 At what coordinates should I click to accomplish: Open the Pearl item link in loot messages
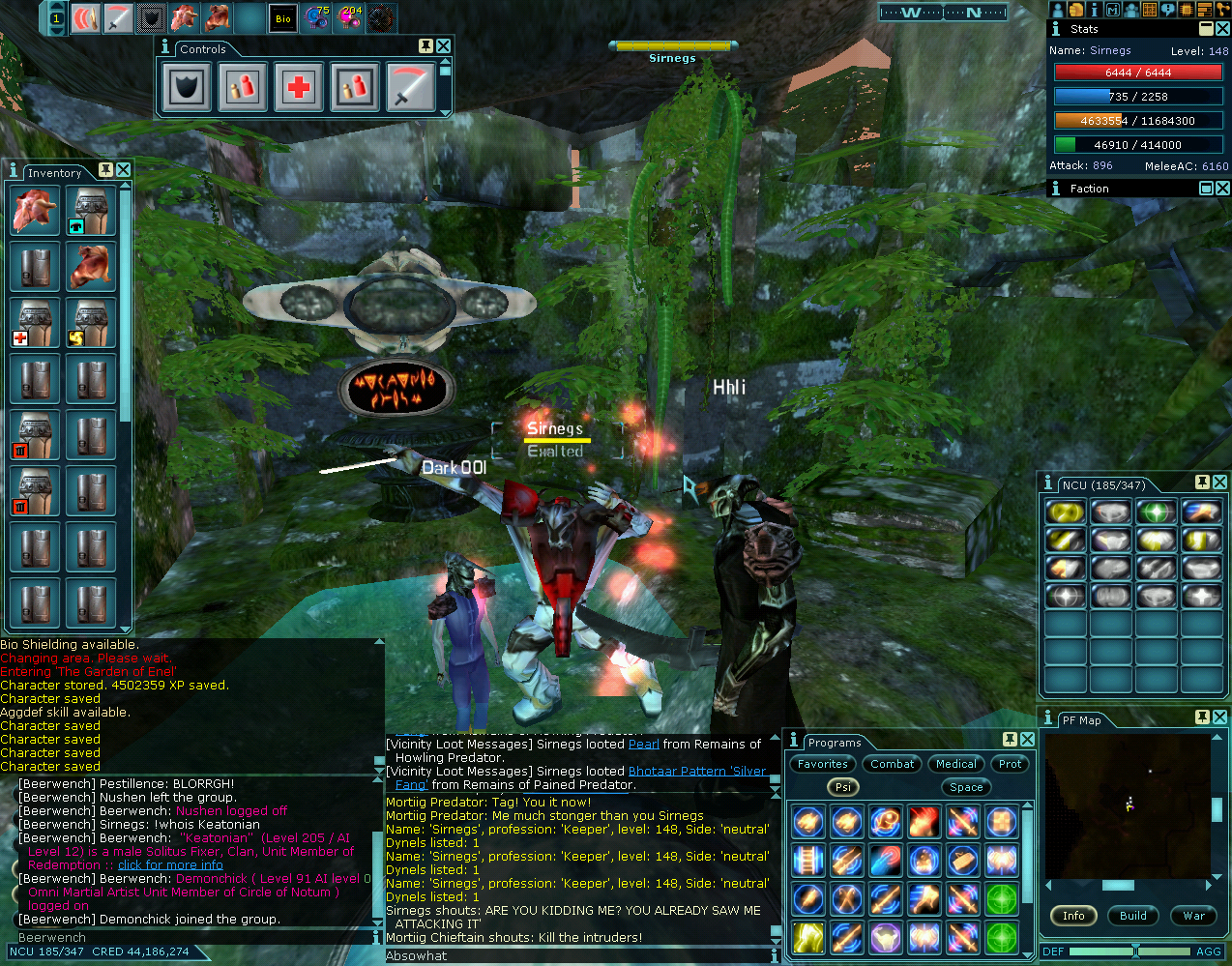click(x=644, y=745)
